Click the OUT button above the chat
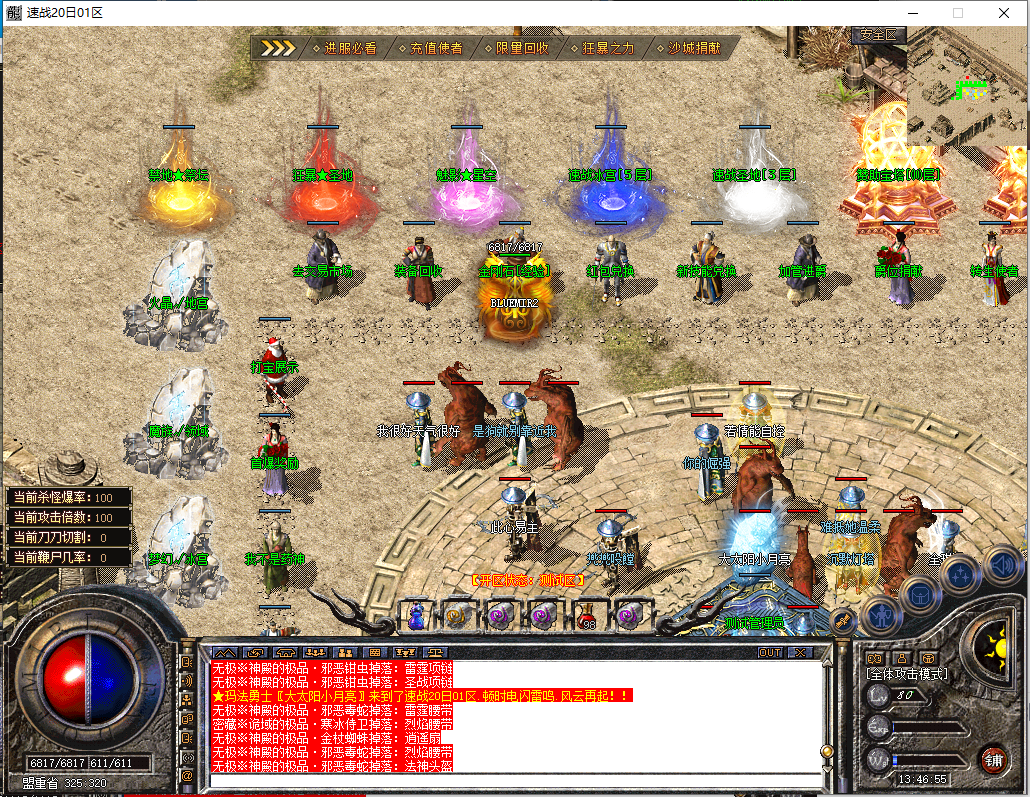Screen dimensions: 1030x797 tap(769, 652)
